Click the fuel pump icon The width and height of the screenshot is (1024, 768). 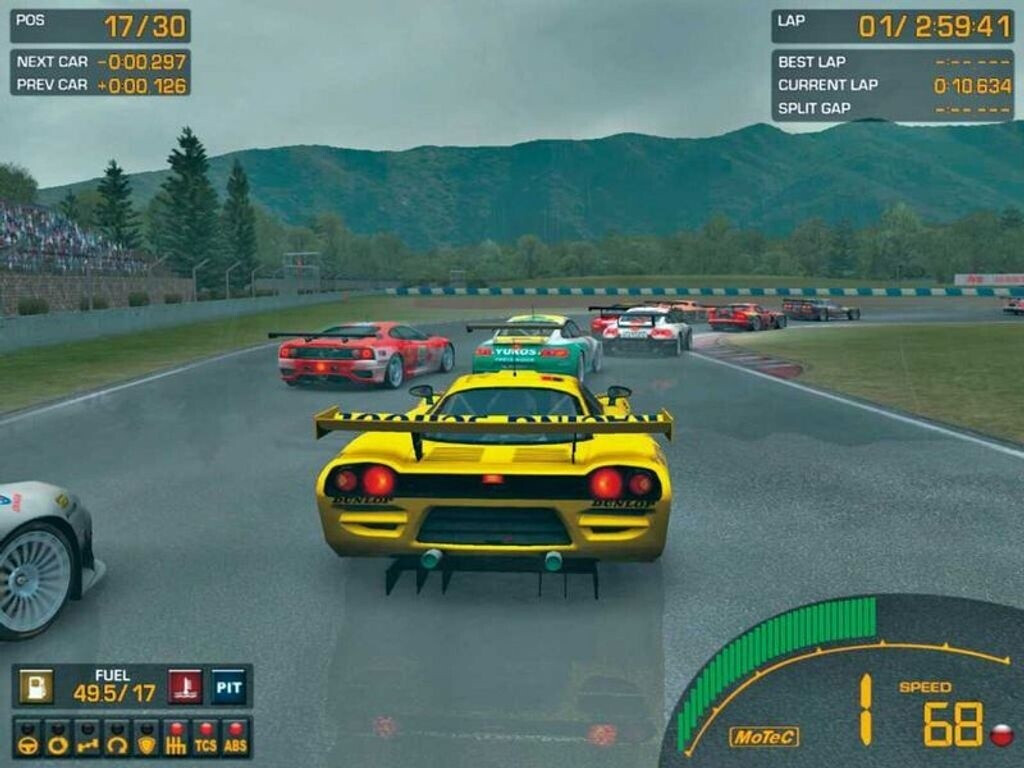coord(36,686)
